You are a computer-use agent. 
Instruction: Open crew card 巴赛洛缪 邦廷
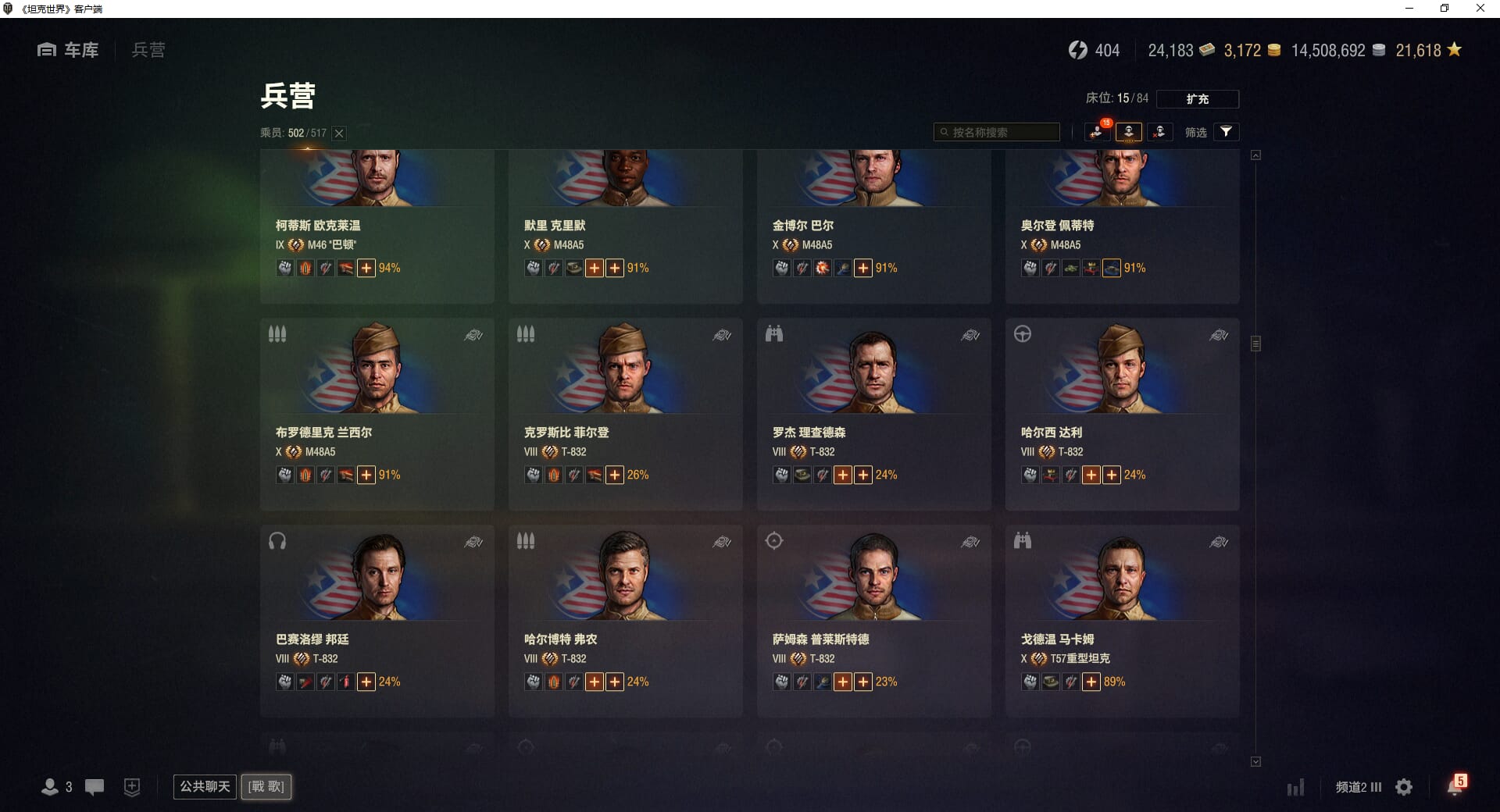pyautogui.click(x=377, y=621)
